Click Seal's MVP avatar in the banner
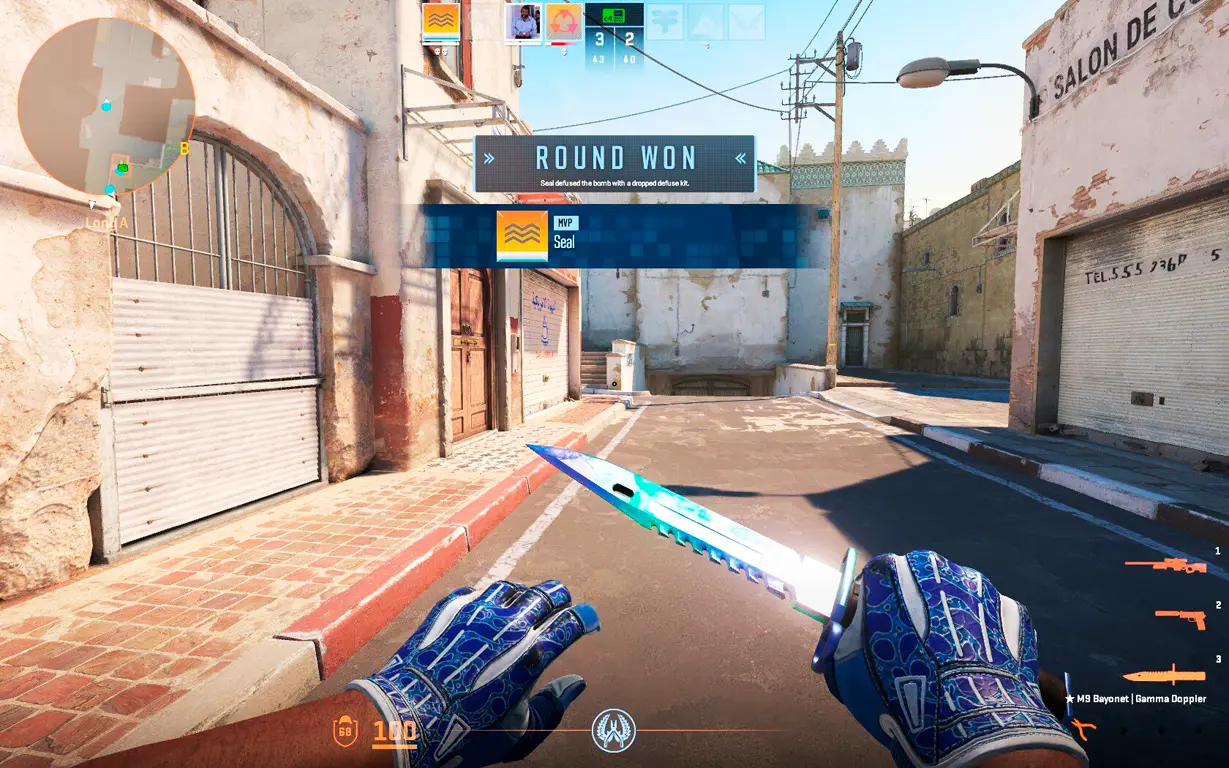 [522, 236]
